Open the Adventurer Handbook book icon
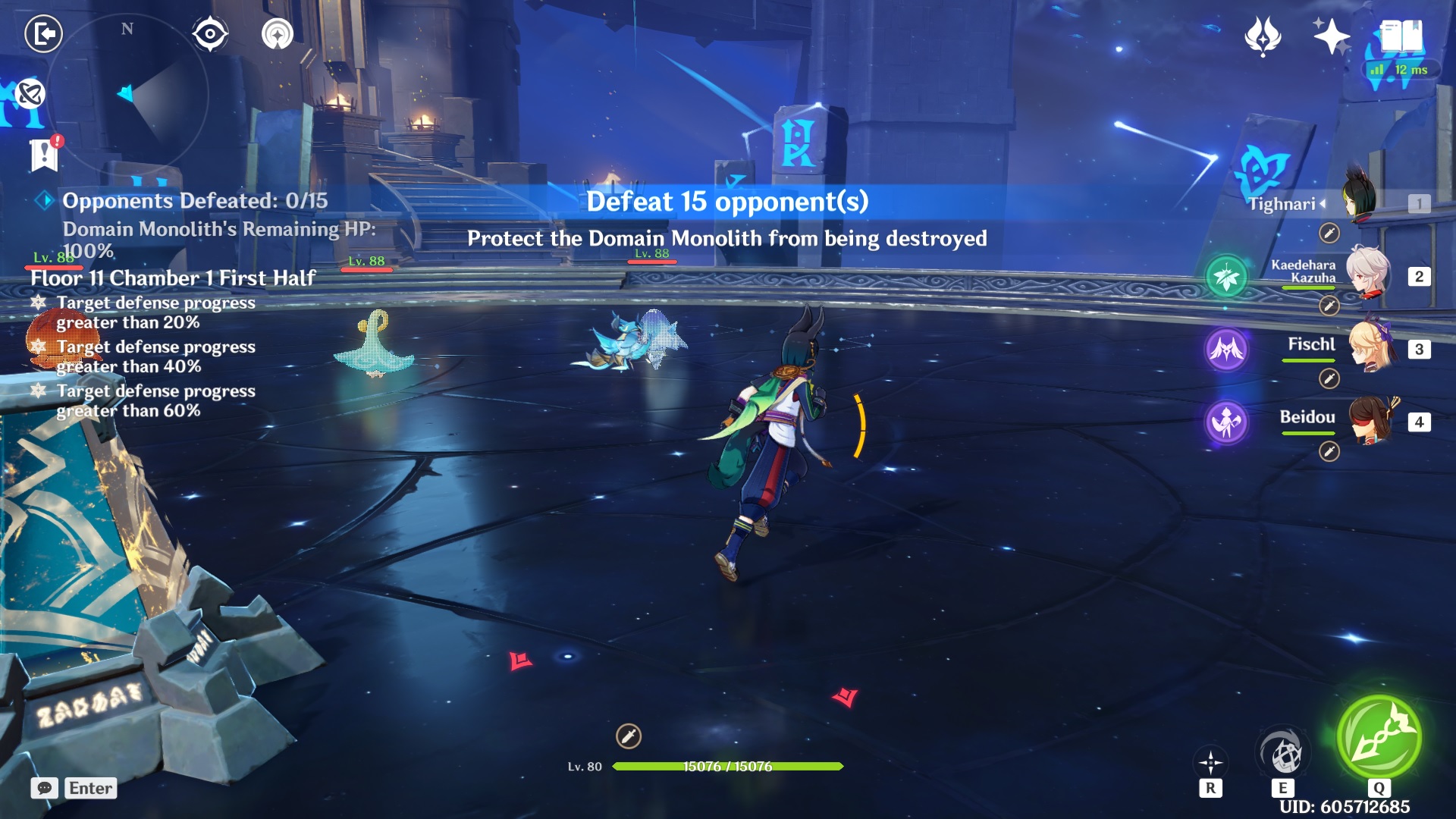Viewport: 1456px width, 819px height. [x=1401, y=34]
